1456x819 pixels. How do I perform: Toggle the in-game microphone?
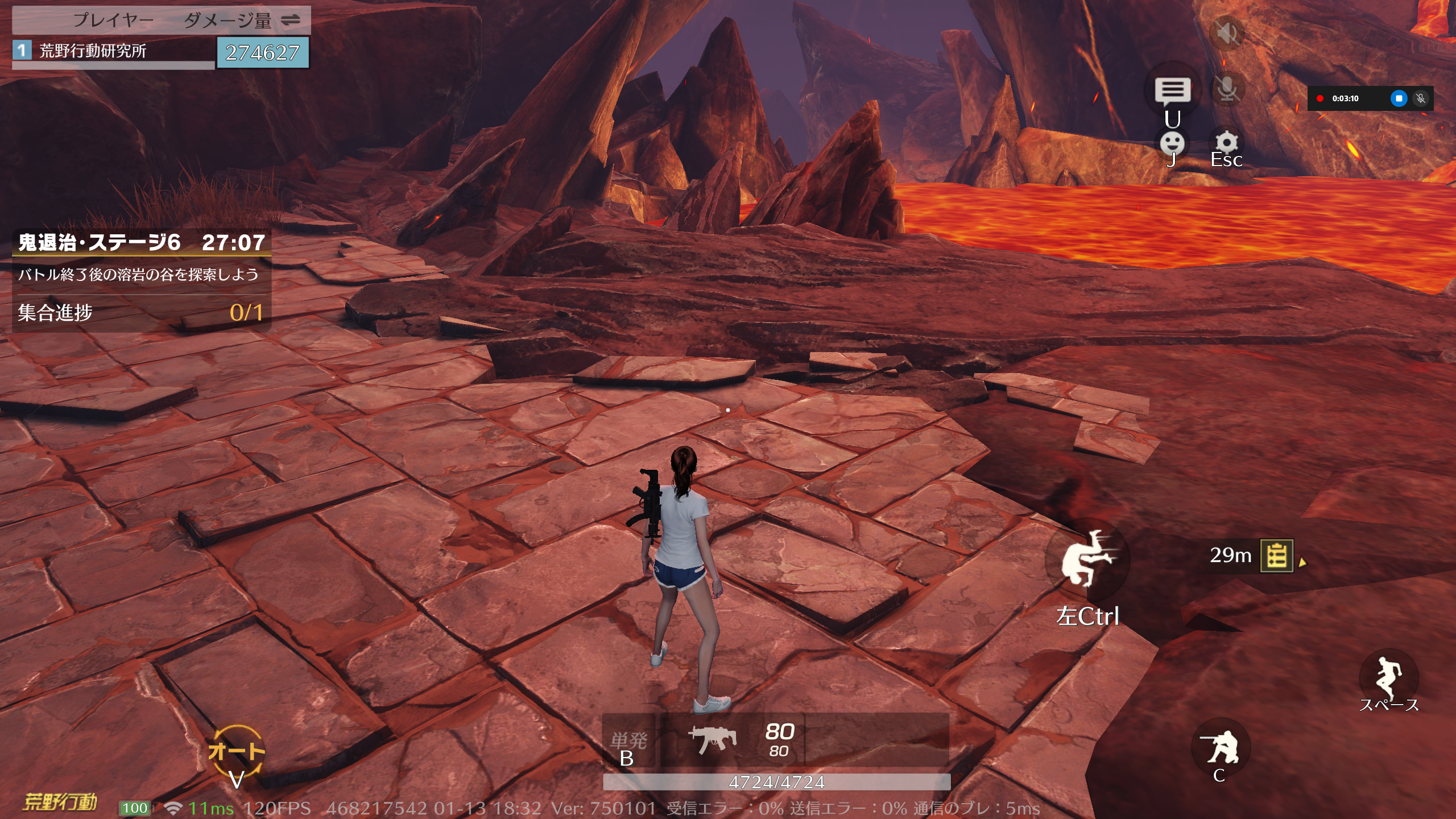pyautogui.click(x=1227, y=89)
